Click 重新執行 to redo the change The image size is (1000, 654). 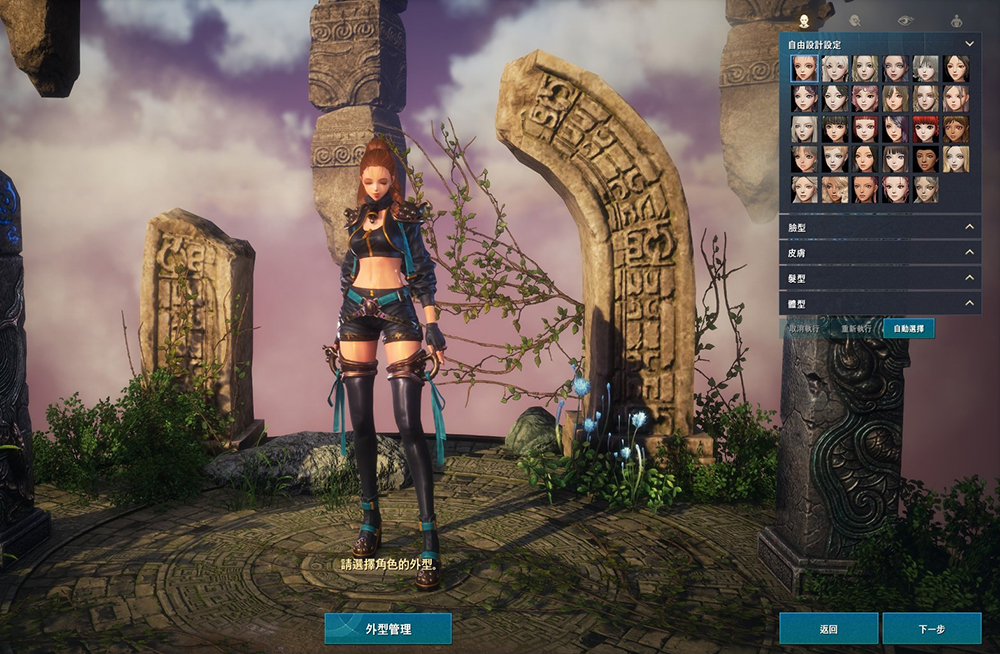(857, 328)
